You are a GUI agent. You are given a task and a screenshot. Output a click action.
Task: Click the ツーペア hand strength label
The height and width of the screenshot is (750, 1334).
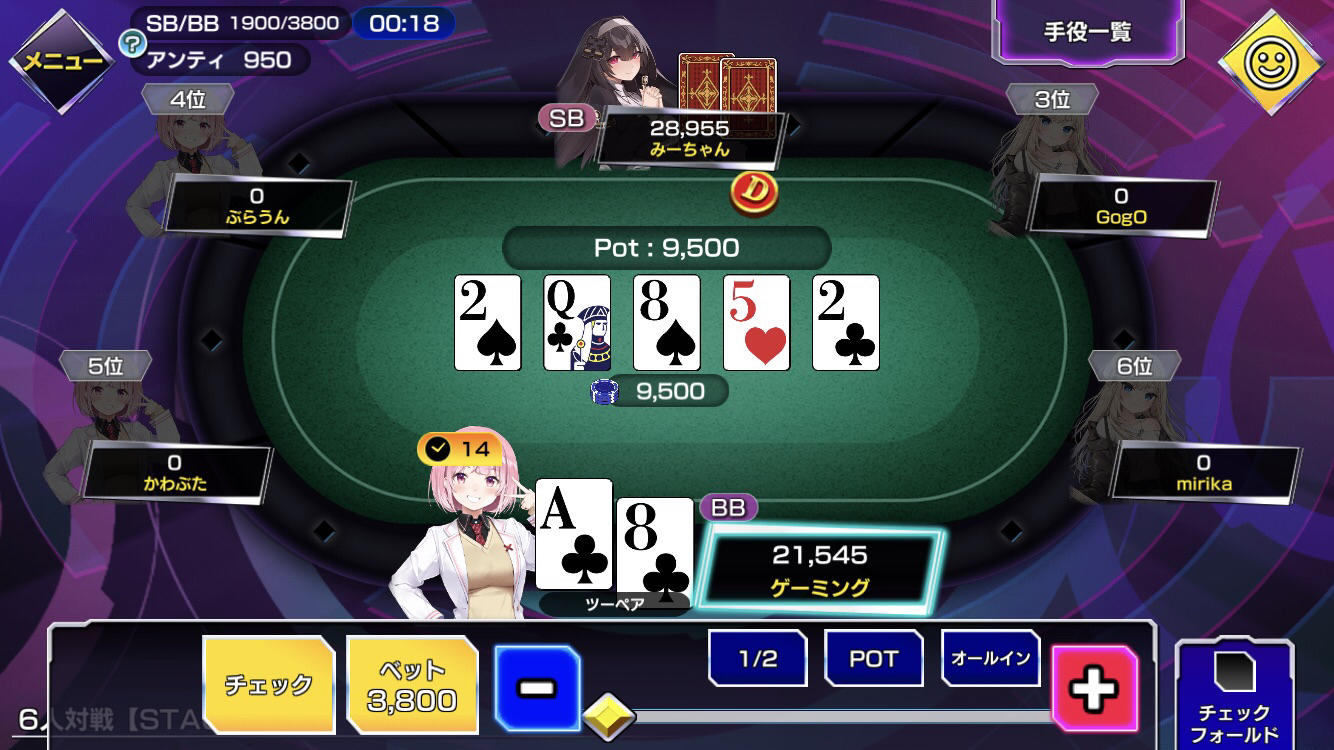pyautogui.click(x=614, y=601)
